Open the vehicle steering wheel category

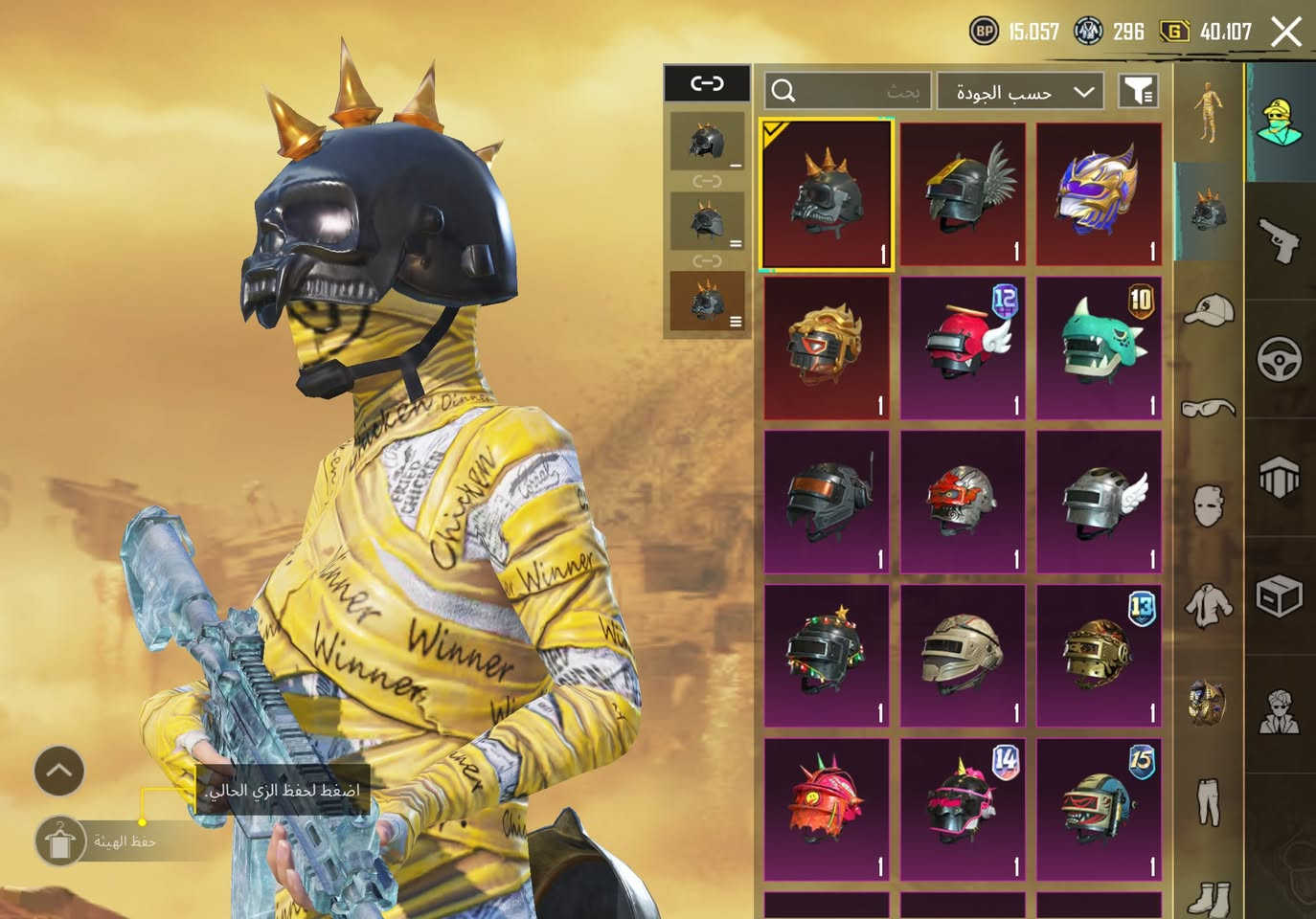(x=1280, y=359)
